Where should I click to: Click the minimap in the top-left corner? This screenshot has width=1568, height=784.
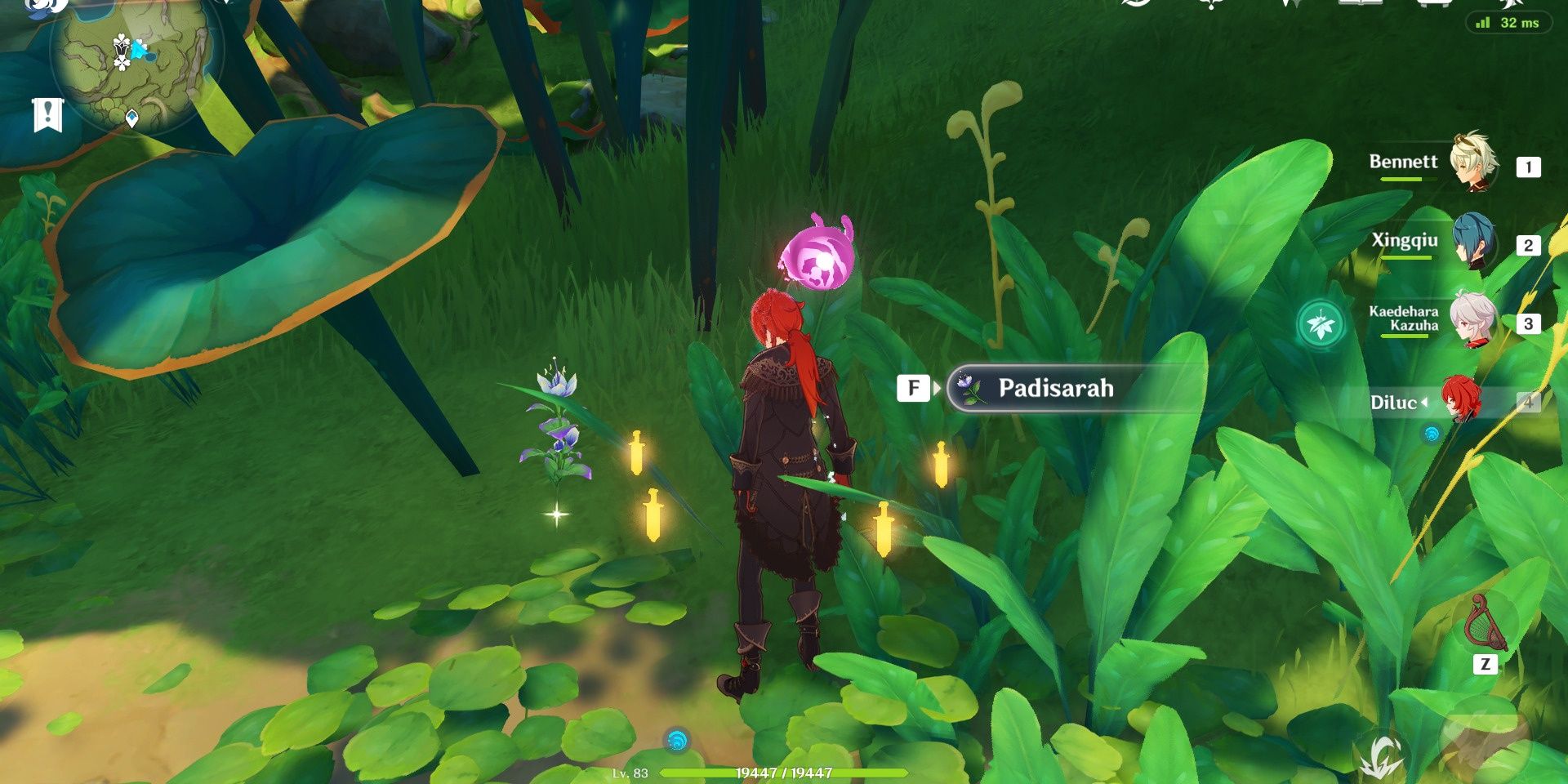click(127, 61)
